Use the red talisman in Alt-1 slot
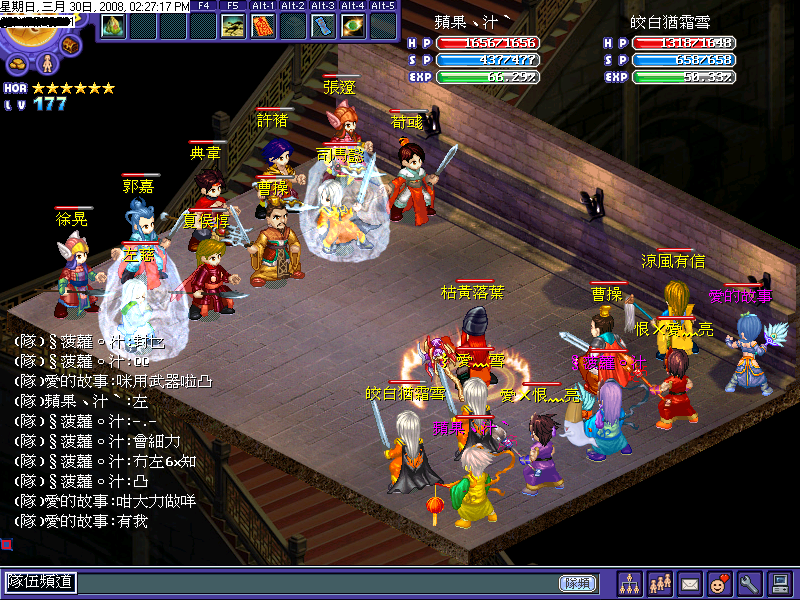Screen dimensions: 800x600 (263, 26)
